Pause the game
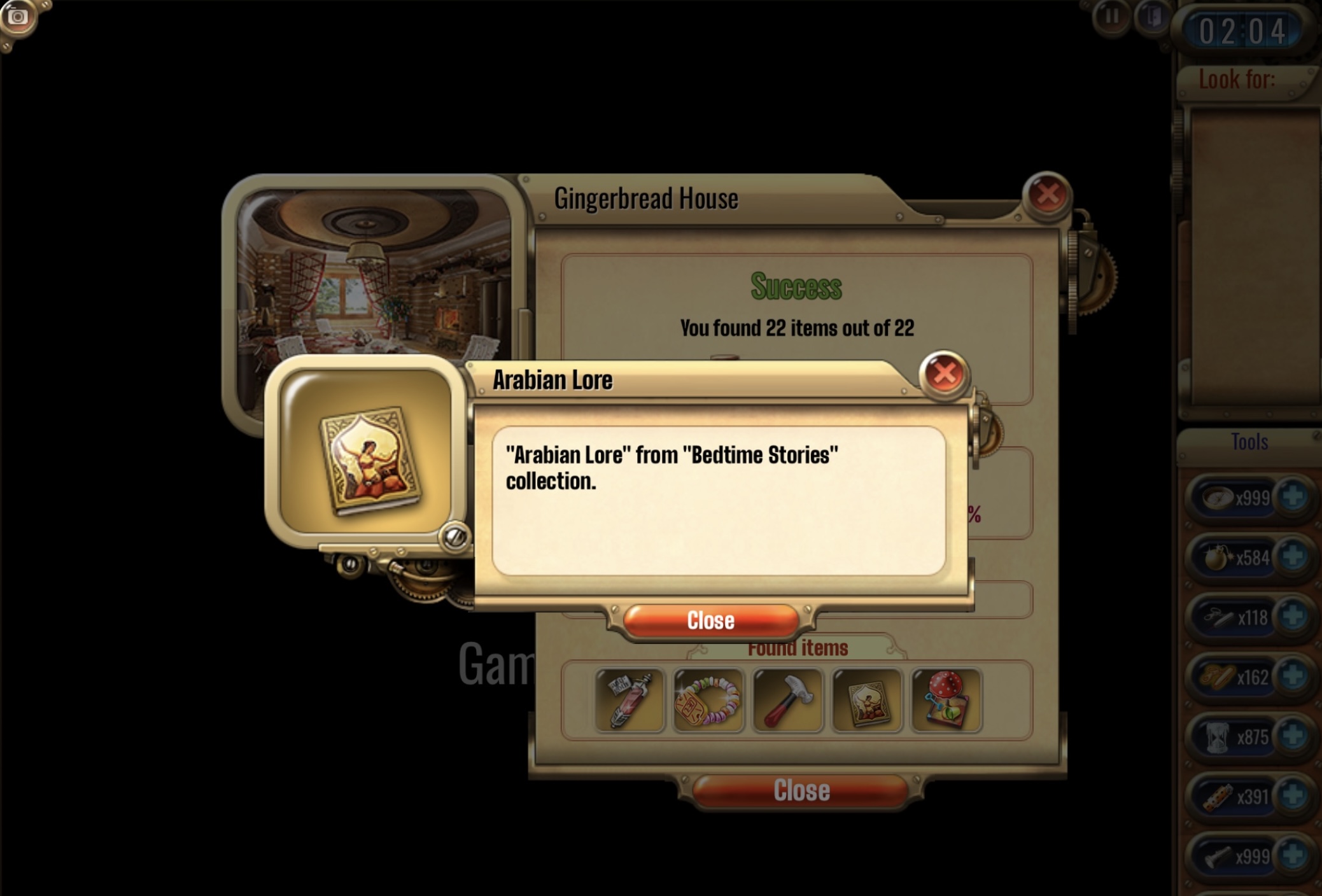 (1111, 16)
